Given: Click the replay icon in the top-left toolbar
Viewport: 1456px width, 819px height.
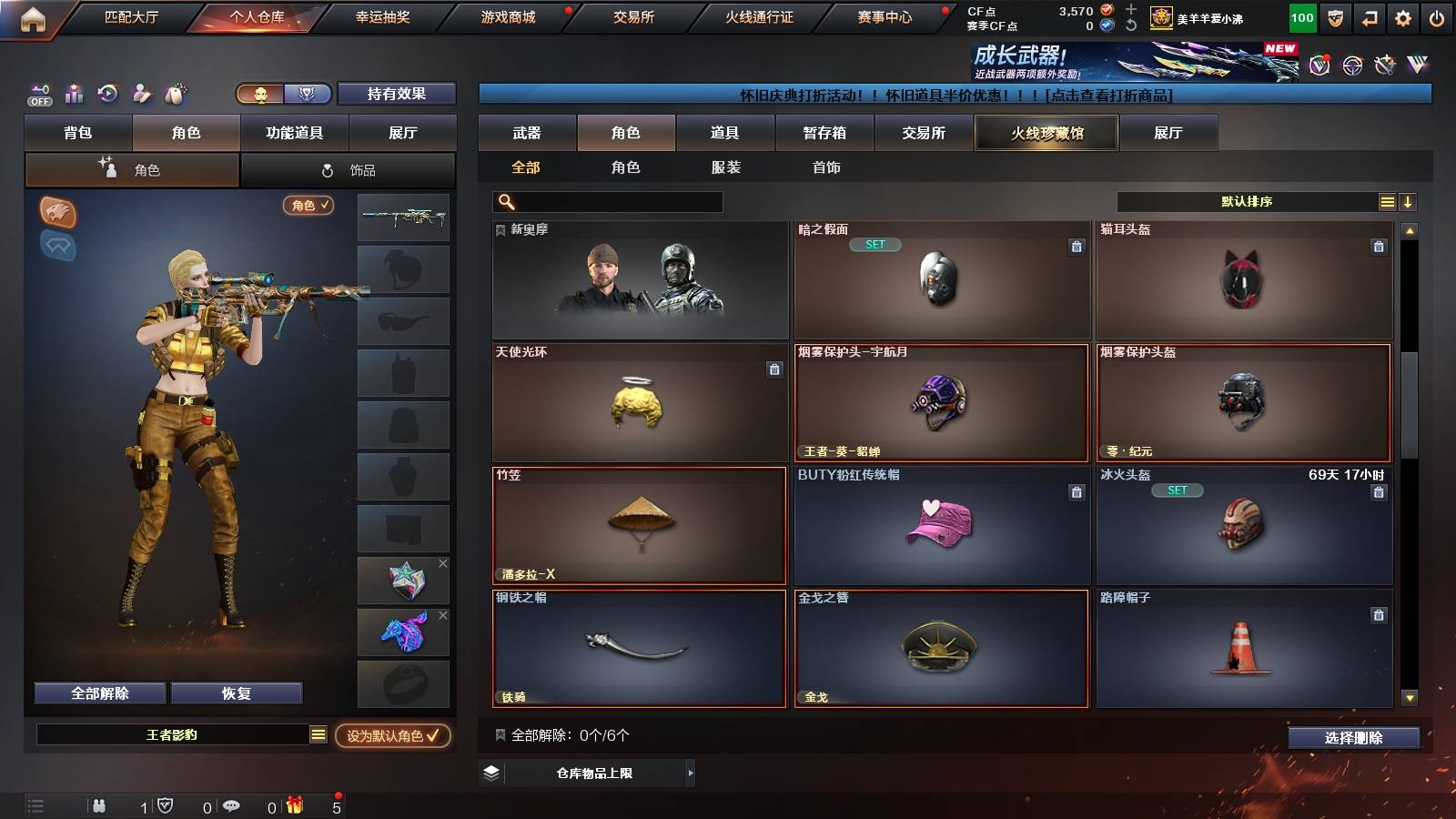Looking at the screenshot, I should point(107,94).
